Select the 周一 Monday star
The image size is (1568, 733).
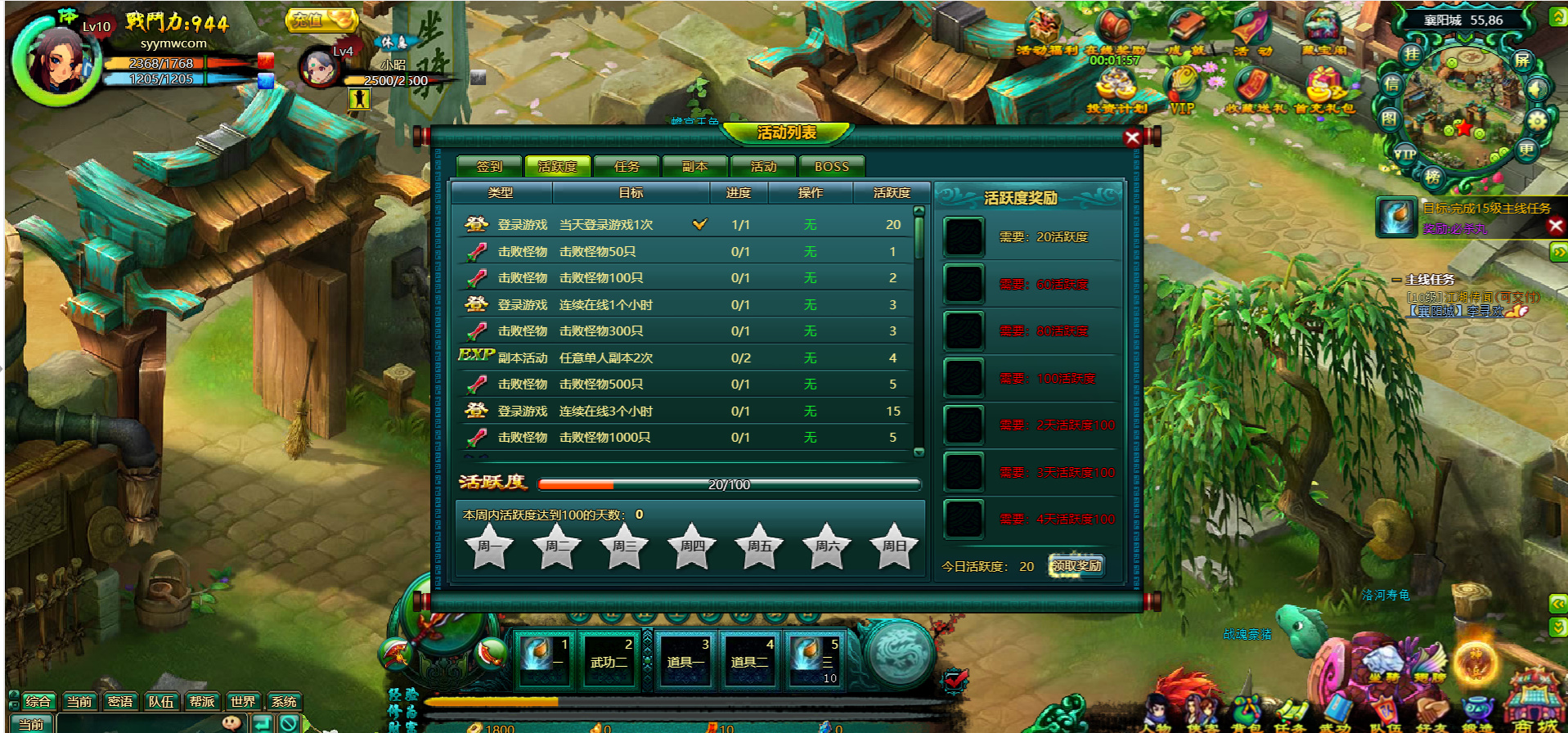489,546
